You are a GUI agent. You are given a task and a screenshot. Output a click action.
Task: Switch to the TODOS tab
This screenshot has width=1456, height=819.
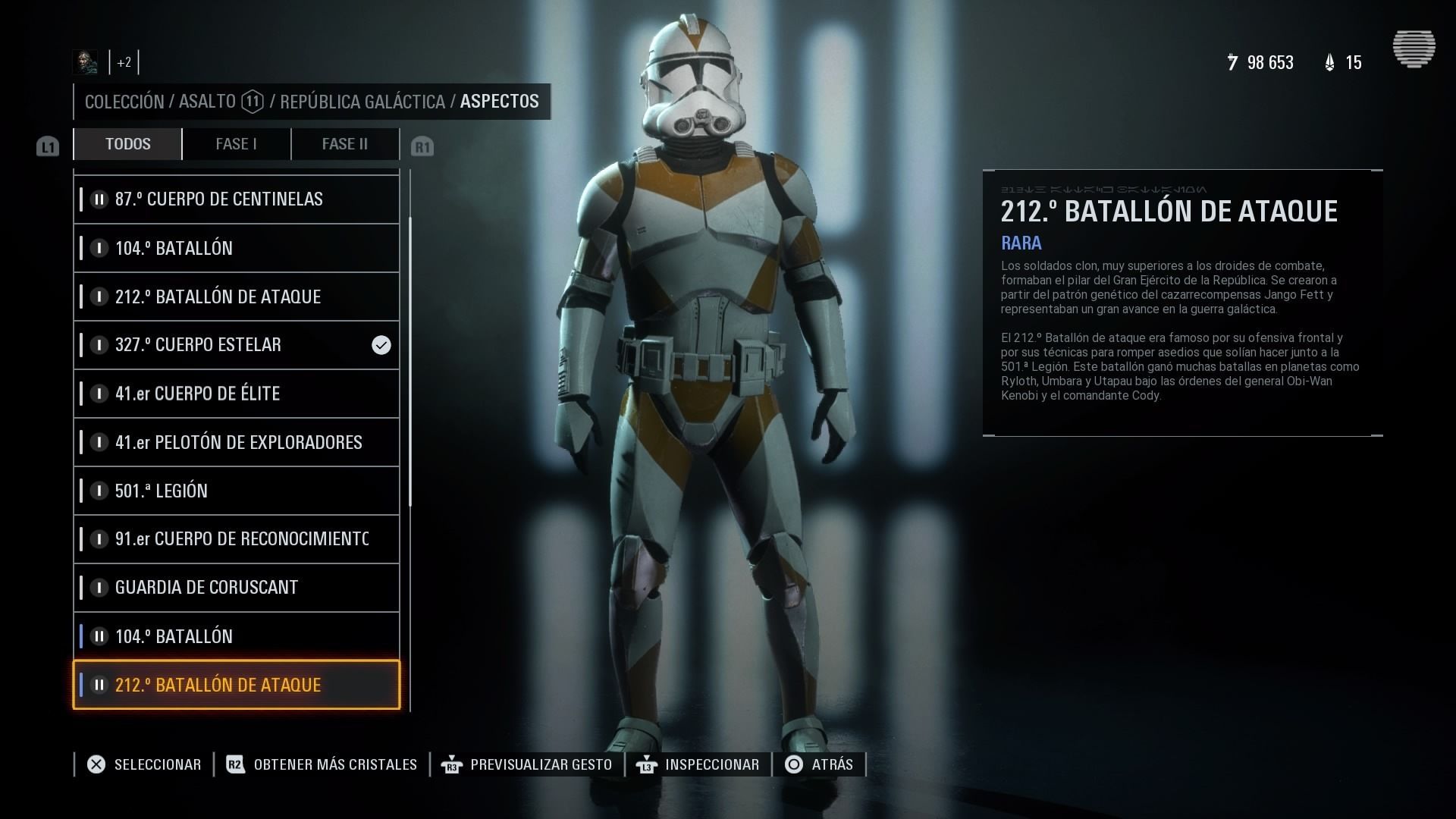coord(127,144)
